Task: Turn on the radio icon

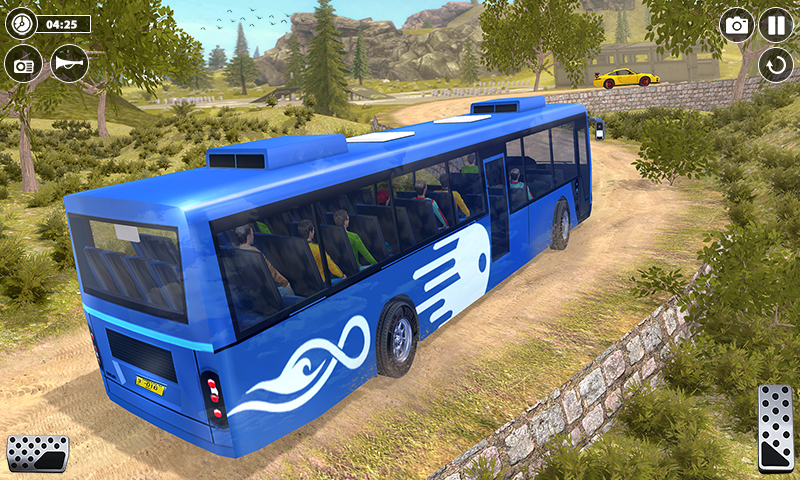Action: 23,63
